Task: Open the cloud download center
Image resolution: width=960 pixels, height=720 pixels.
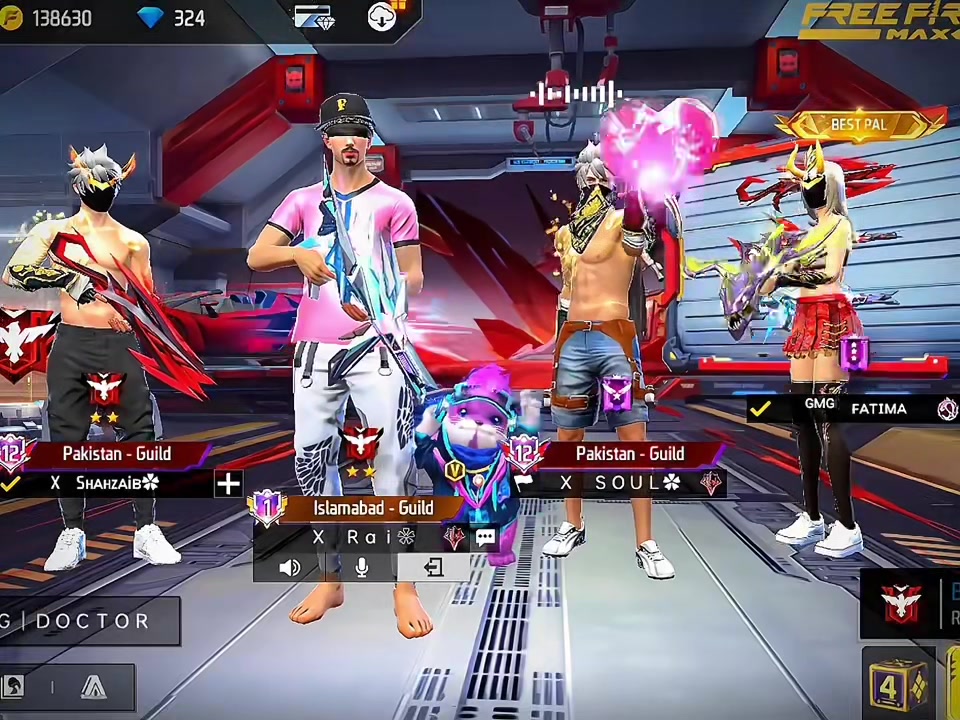Action: point(383,17)
